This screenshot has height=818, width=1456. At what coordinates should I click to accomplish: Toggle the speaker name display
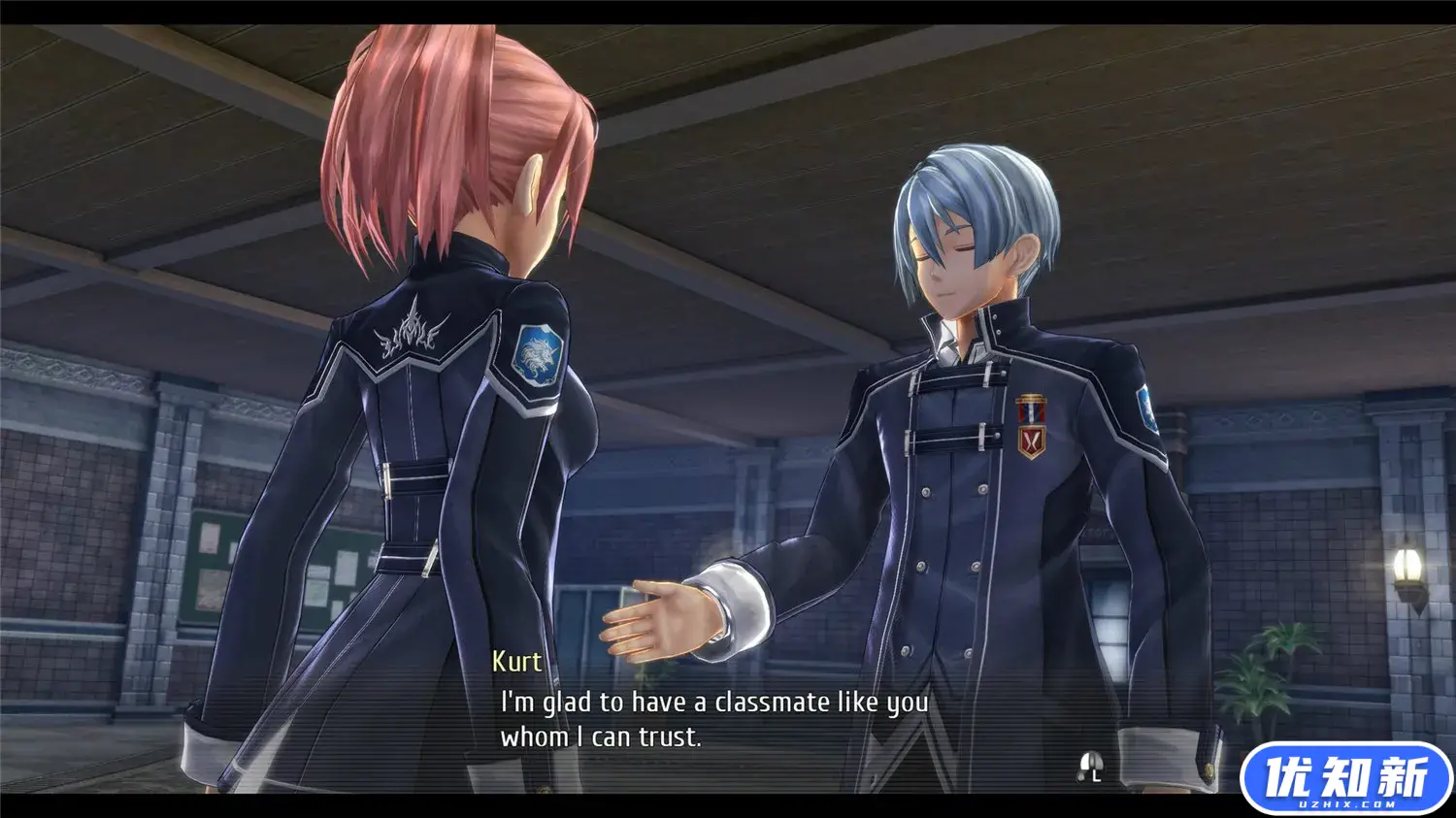[515, 662]
